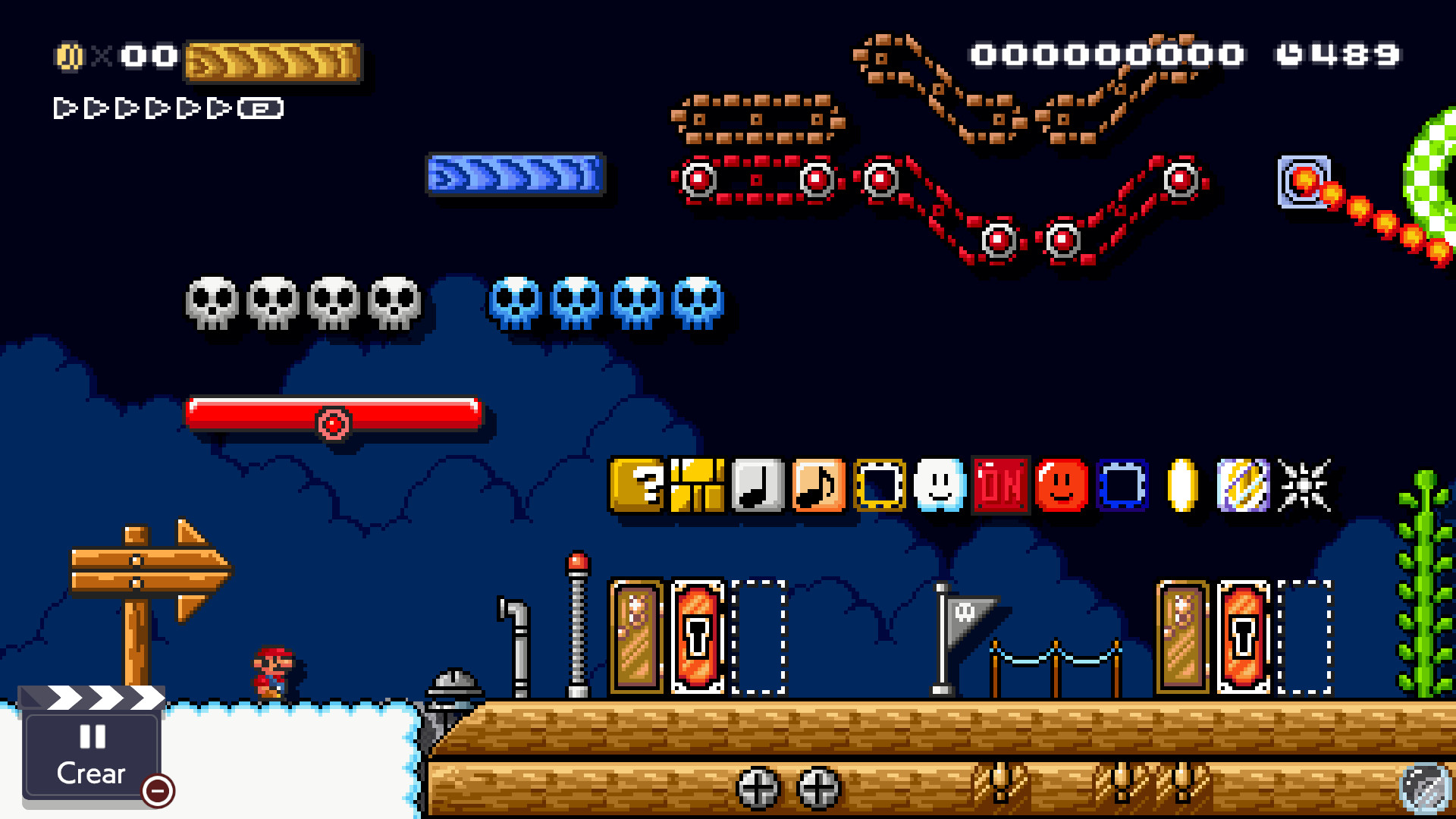
Task: Click the spike star burner icon
Action: coord(1303,485)
